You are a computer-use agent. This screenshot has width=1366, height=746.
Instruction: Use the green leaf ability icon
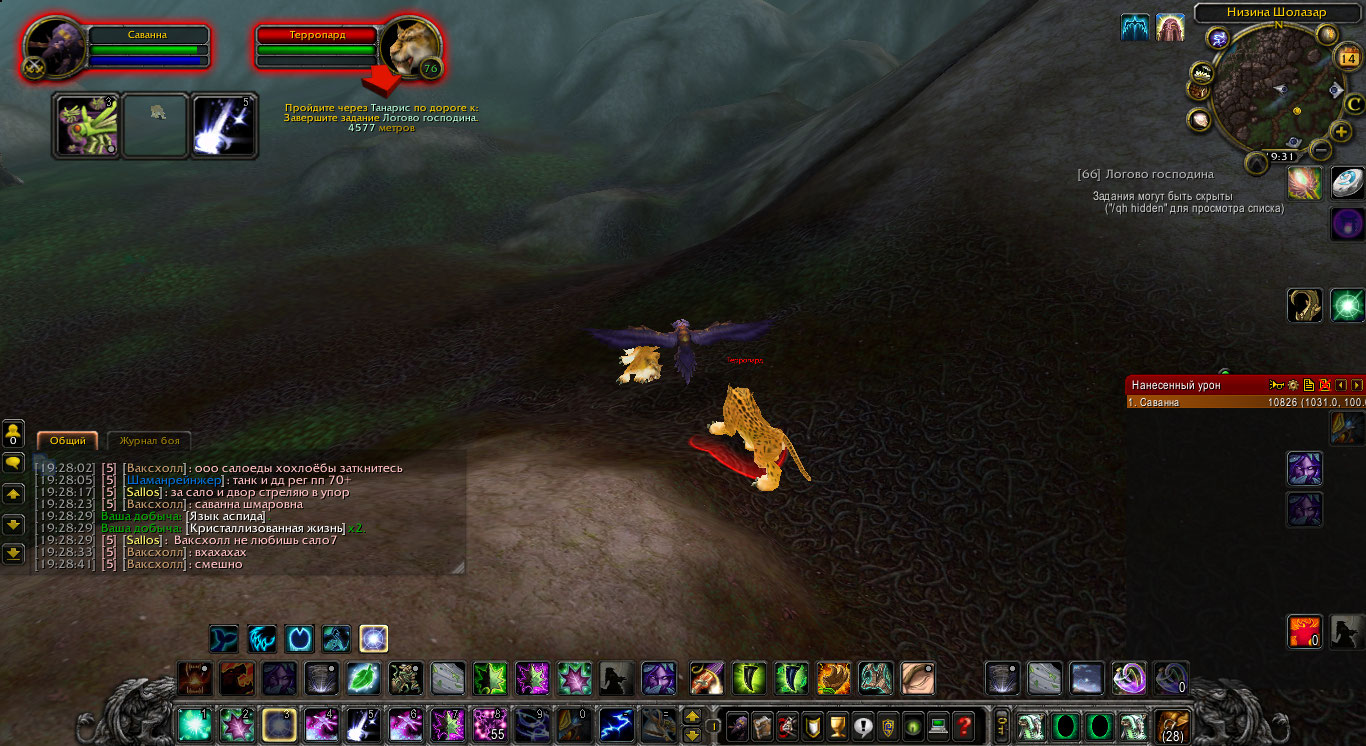pos(362,678)
